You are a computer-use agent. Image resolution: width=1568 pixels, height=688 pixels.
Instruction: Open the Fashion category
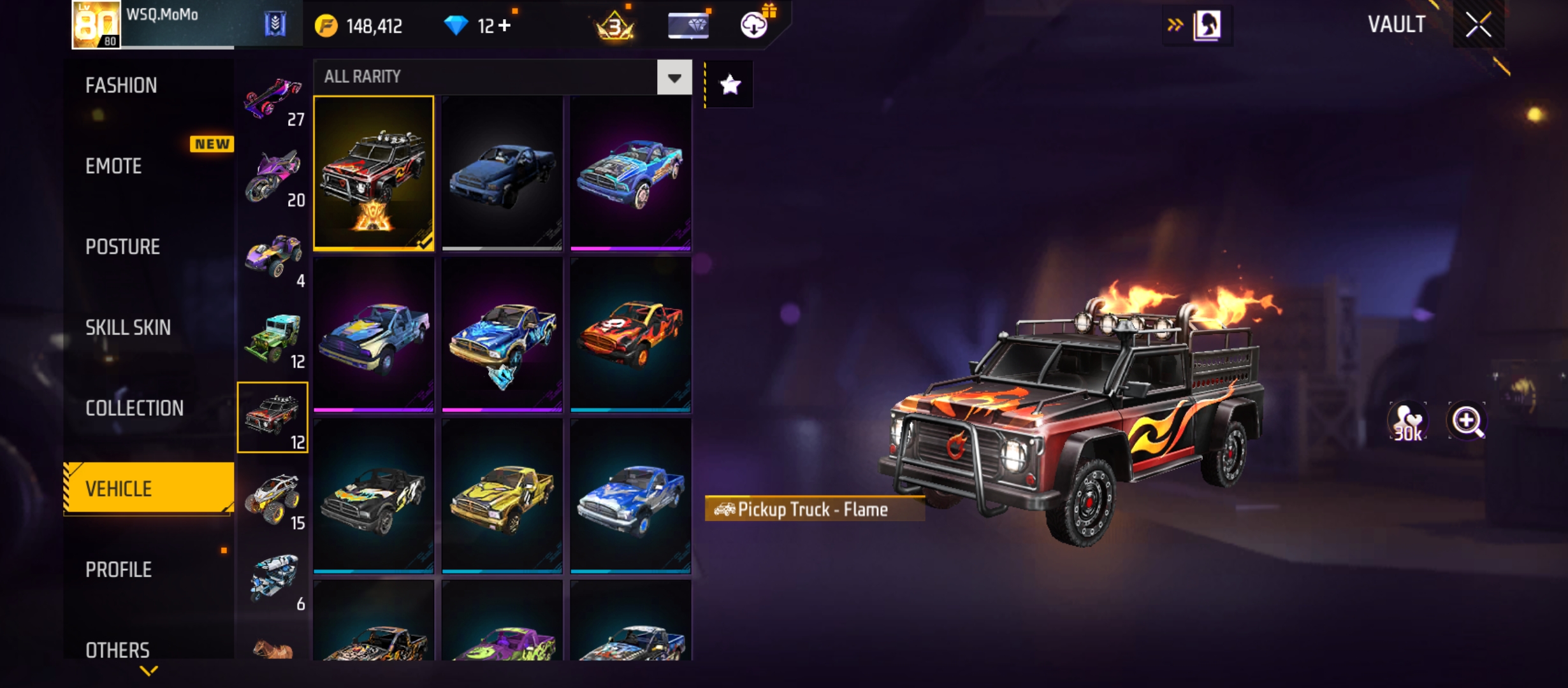121,85
